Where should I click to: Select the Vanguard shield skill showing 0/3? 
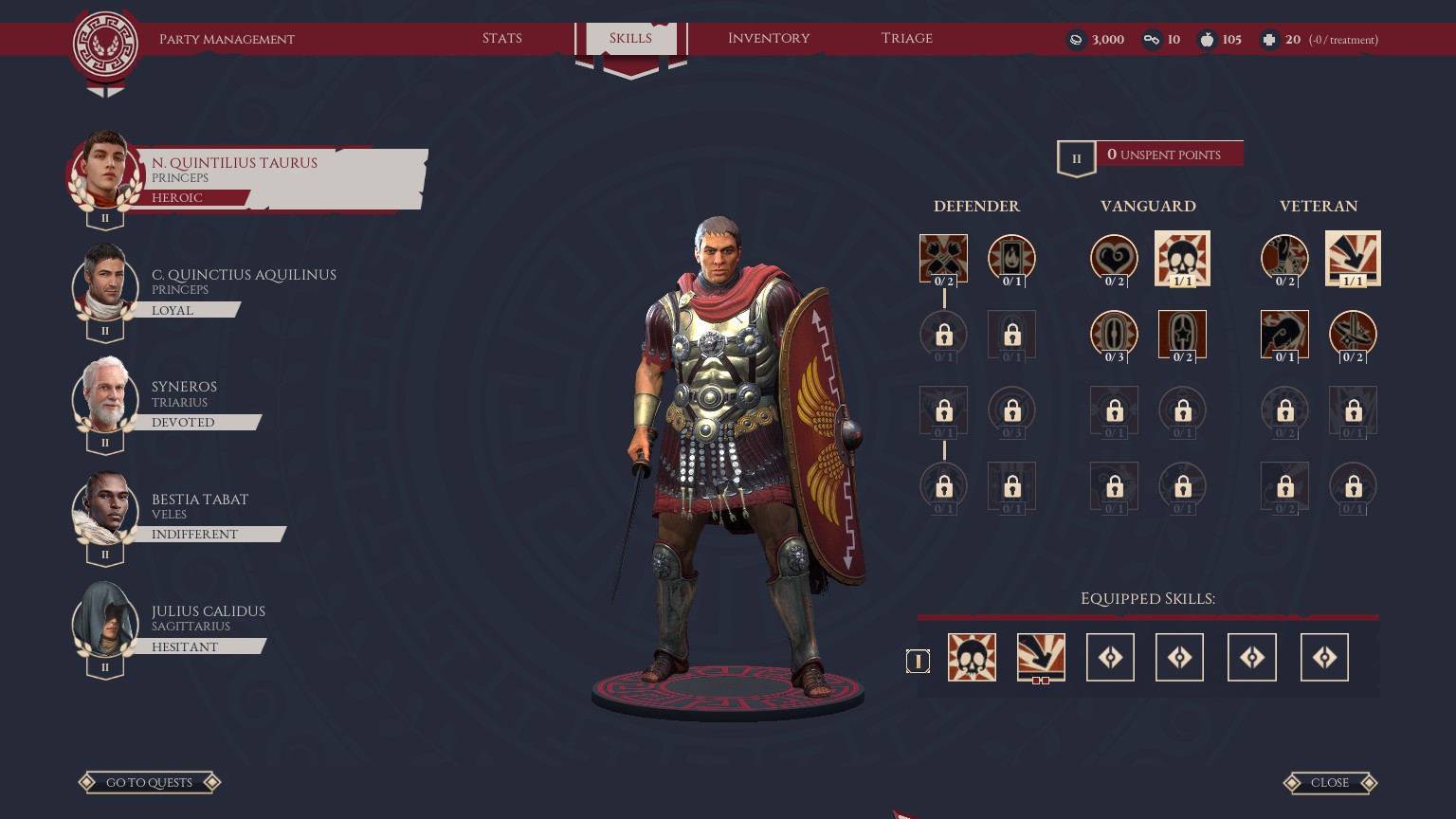(x=1114, y=335)
